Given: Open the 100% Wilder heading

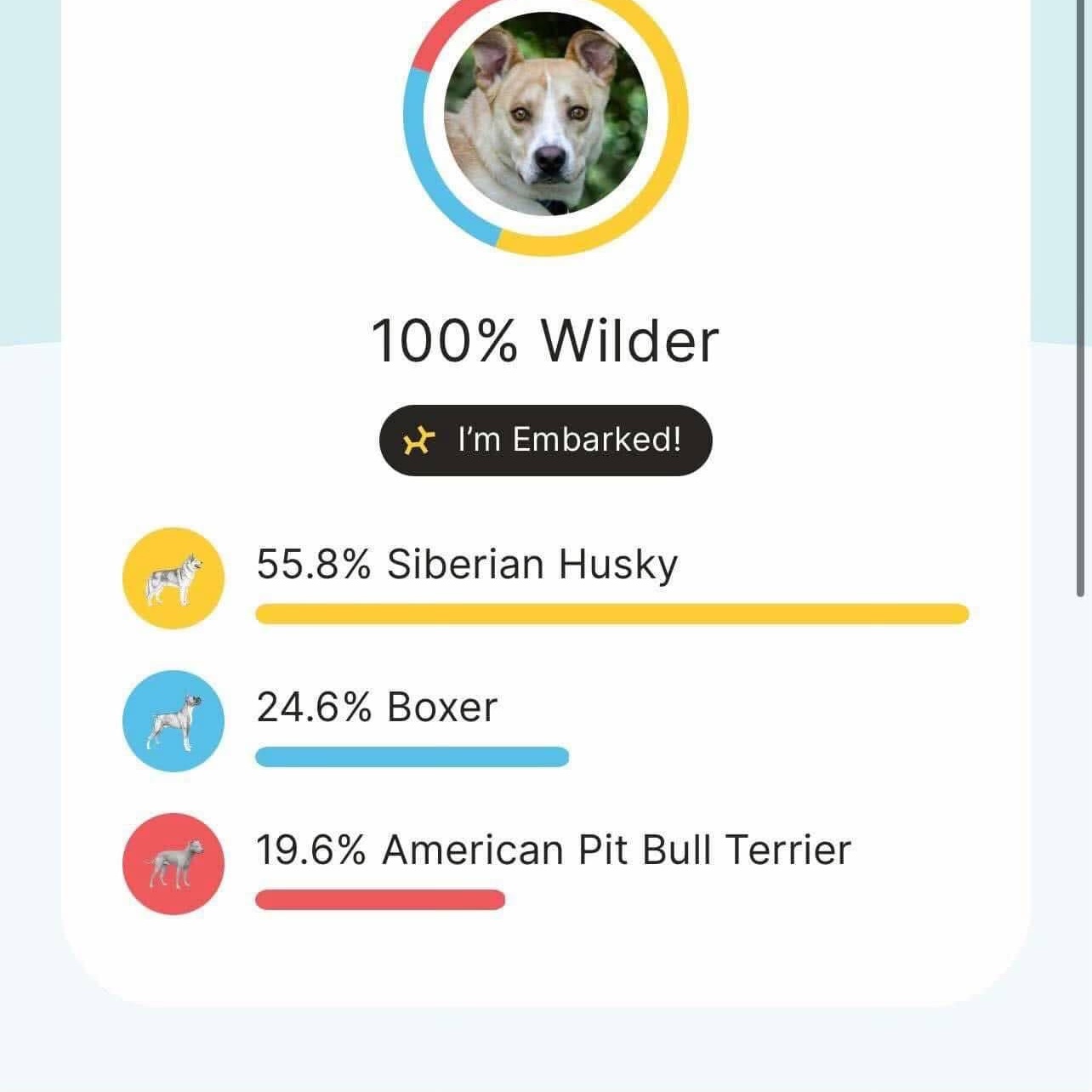Looking at the screenshot, I should click(x=546, y=340).
